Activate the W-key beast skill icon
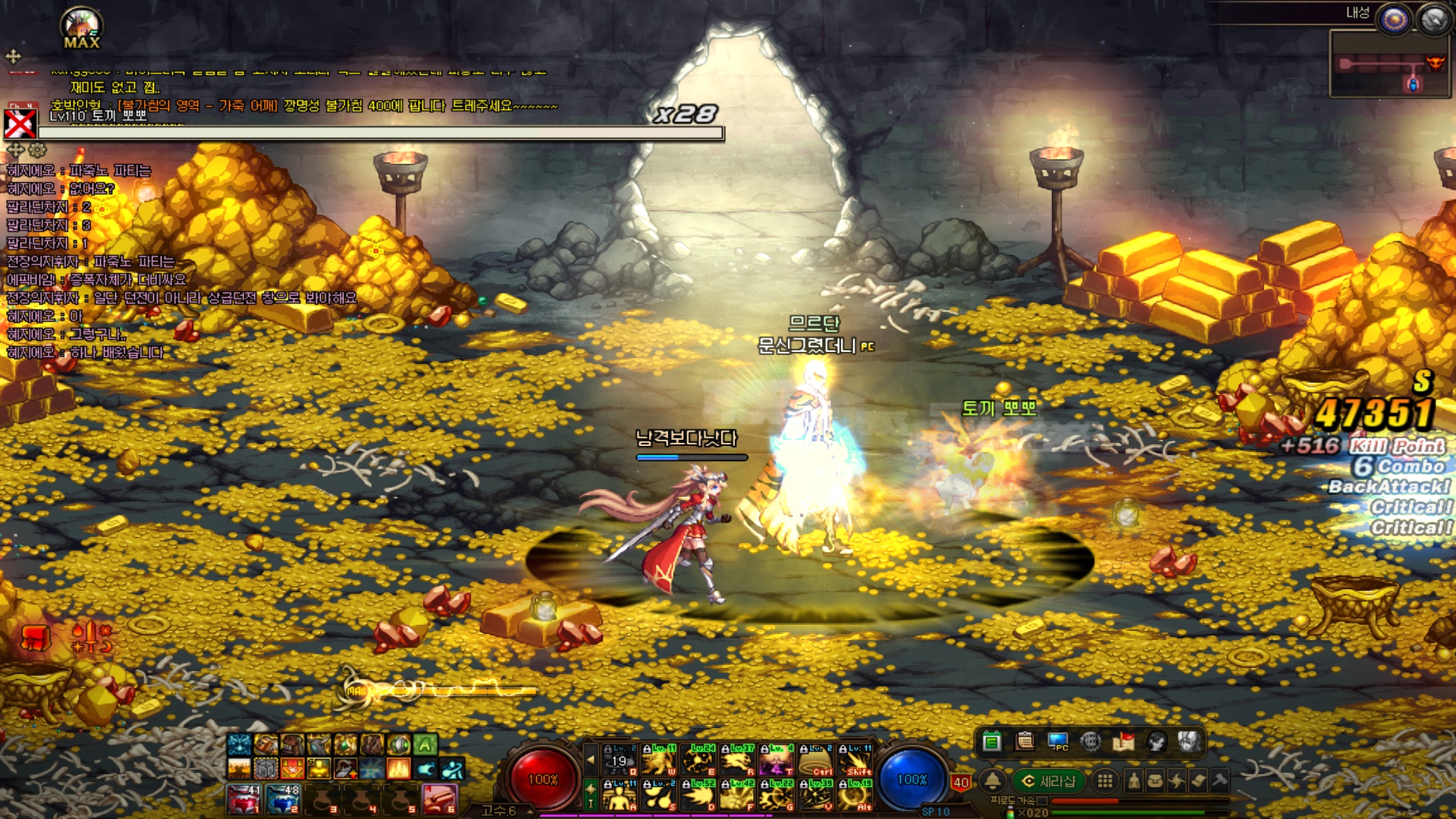This screenshot has height=819, width=1456. [x=659, y=759]
